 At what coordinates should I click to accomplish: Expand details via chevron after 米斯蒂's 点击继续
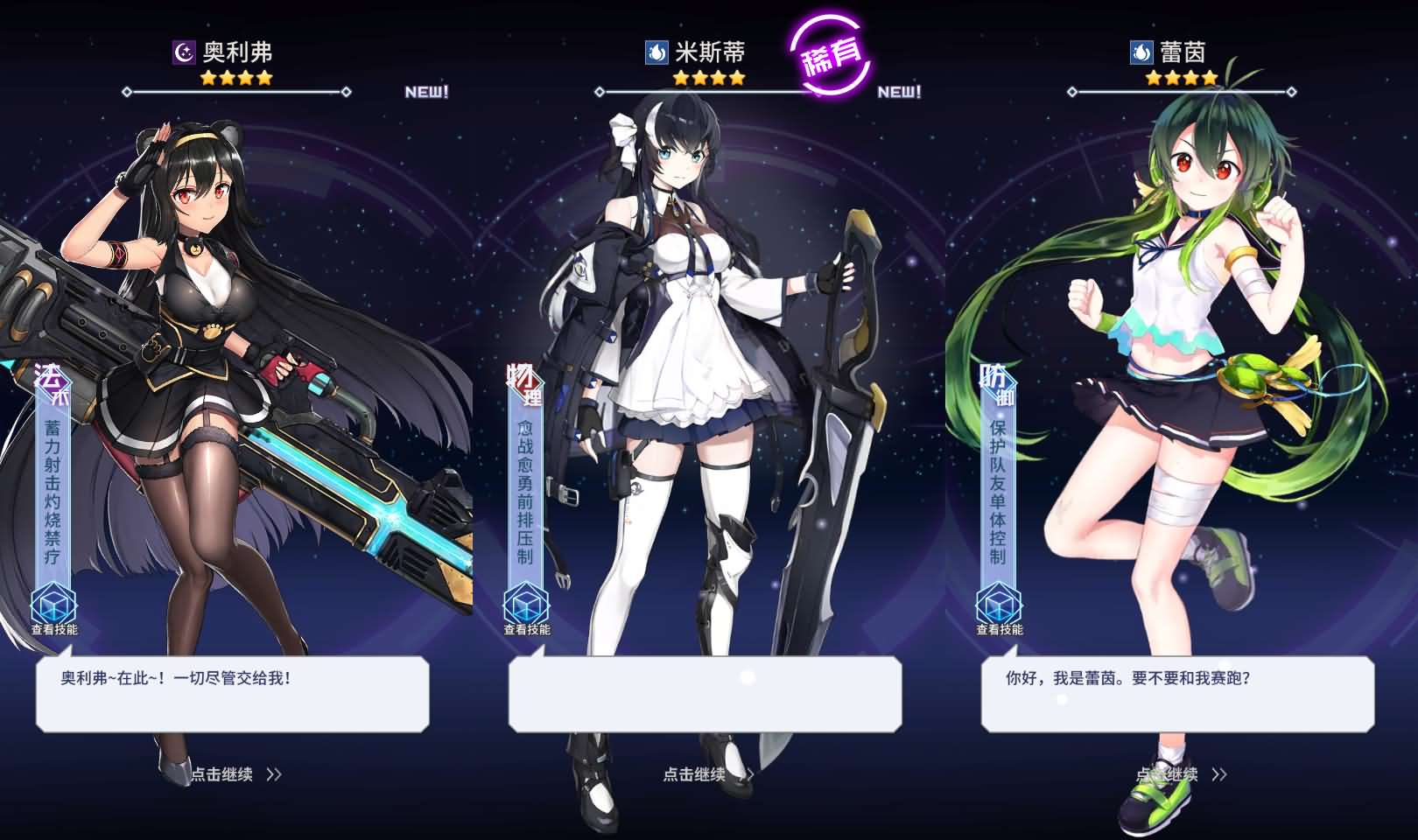pos(748,775)
